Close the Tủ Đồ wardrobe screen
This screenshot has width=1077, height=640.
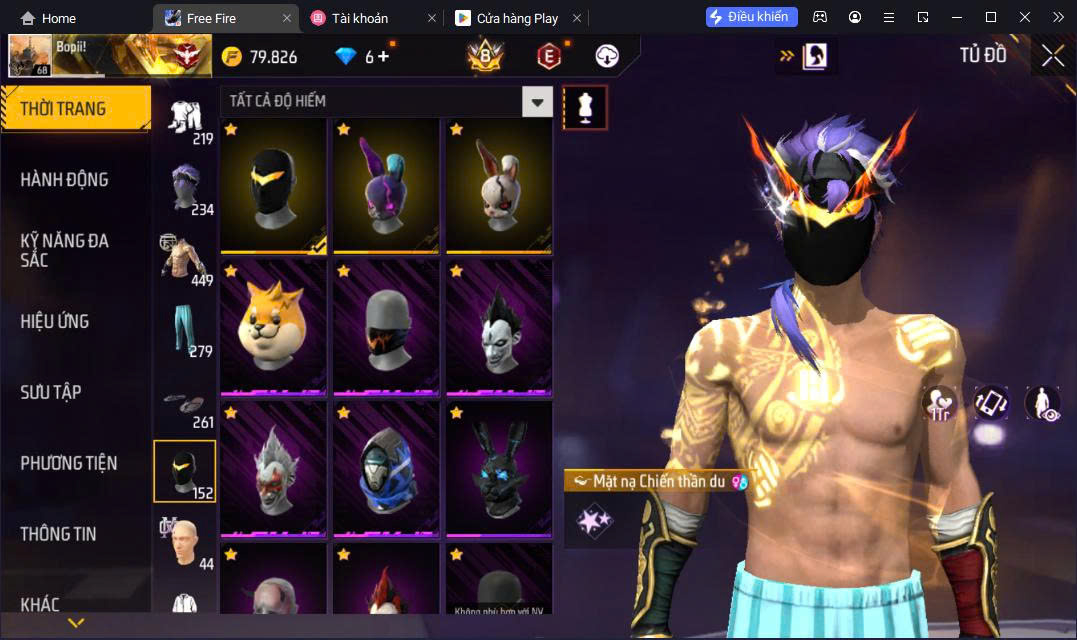click(1053, 56)
